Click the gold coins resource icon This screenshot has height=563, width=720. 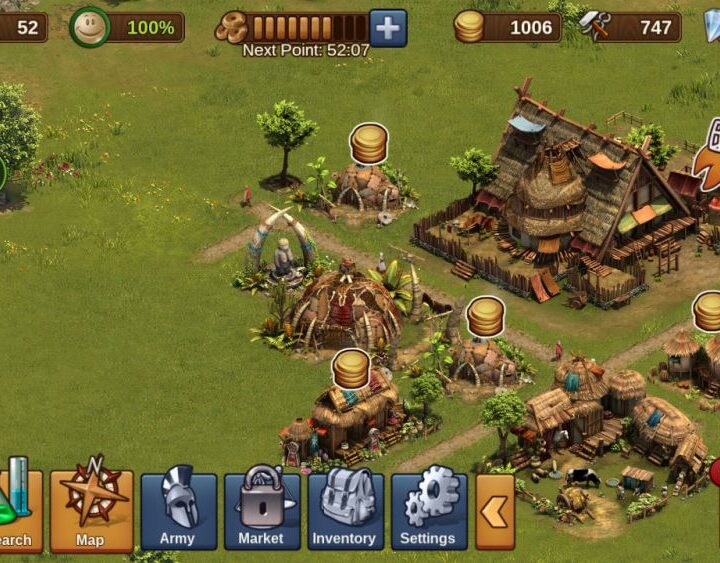tap(469, 27)
